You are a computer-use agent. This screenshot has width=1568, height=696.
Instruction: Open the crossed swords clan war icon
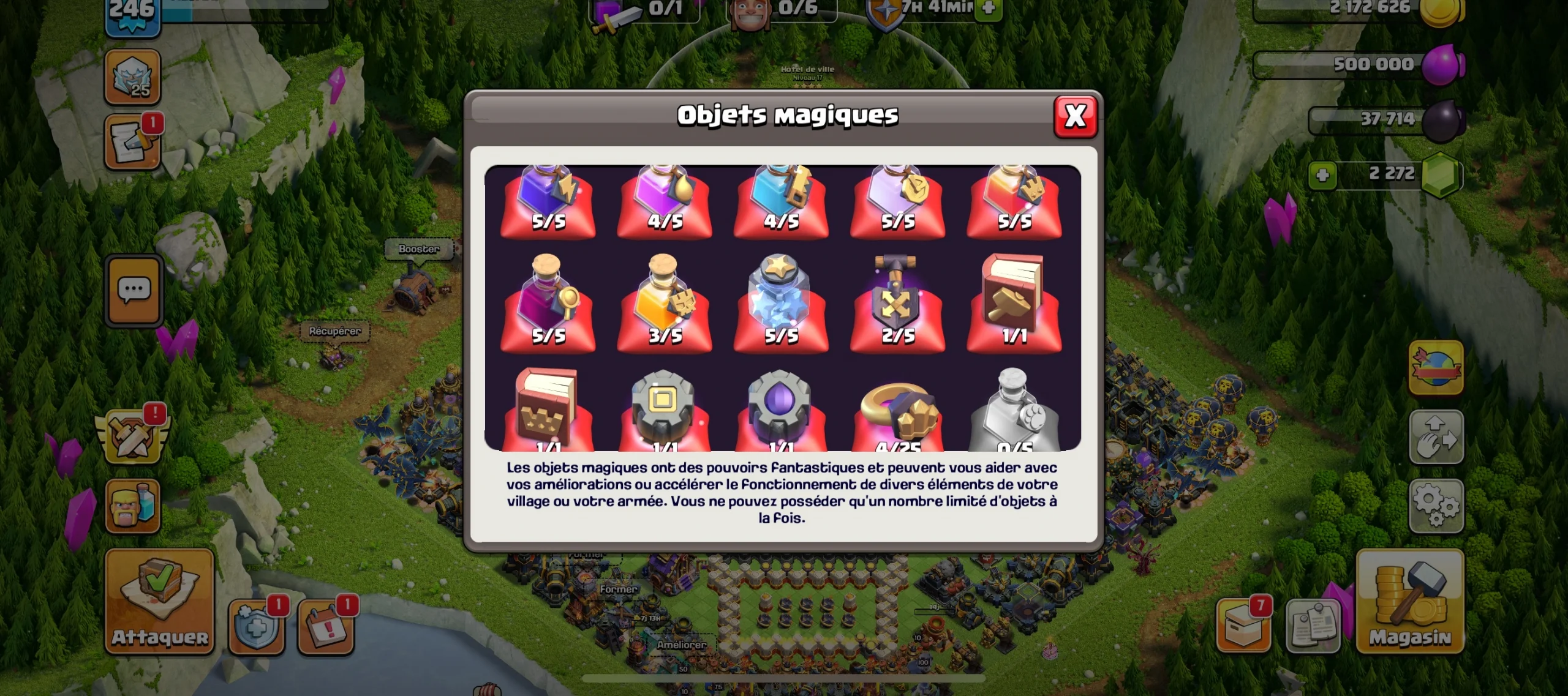132,436
